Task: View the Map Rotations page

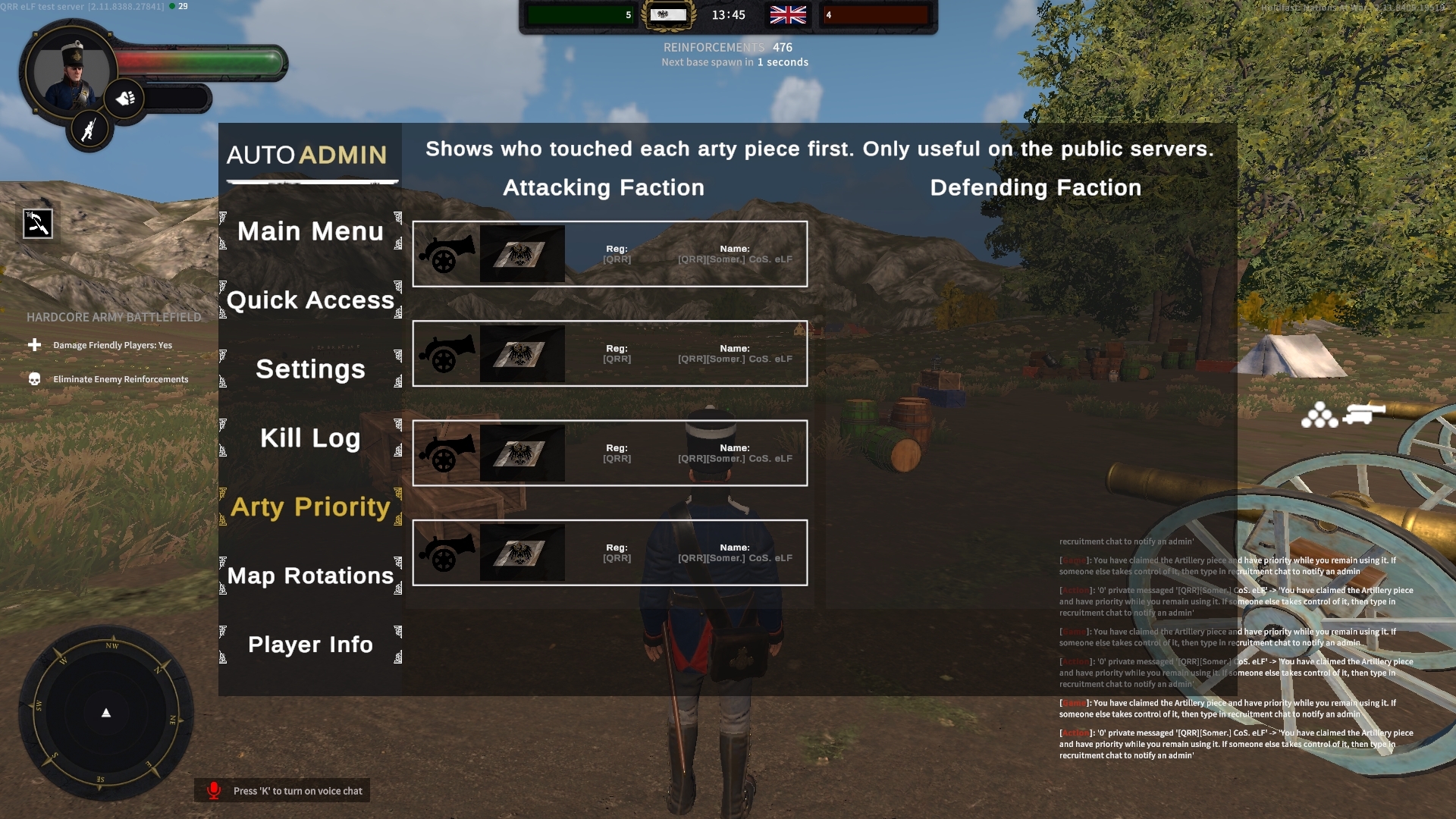Action: 310,576
